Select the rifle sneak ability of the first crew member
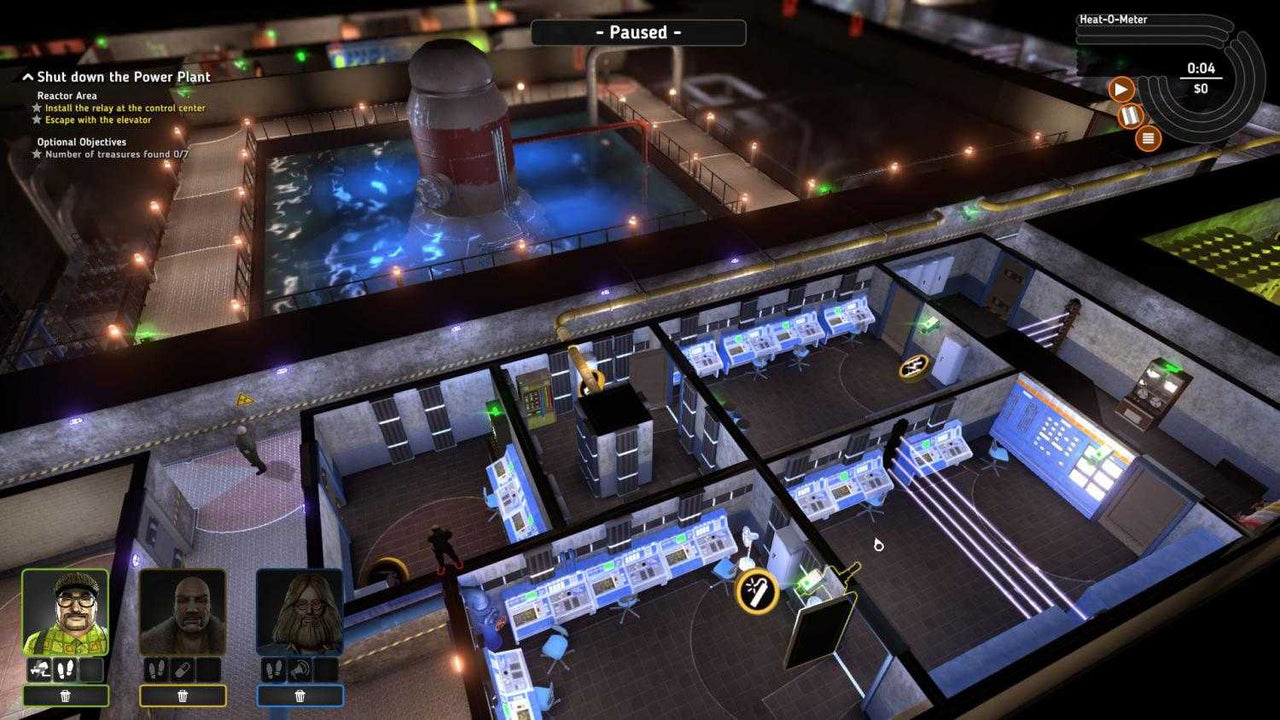 tap(40, 670)
